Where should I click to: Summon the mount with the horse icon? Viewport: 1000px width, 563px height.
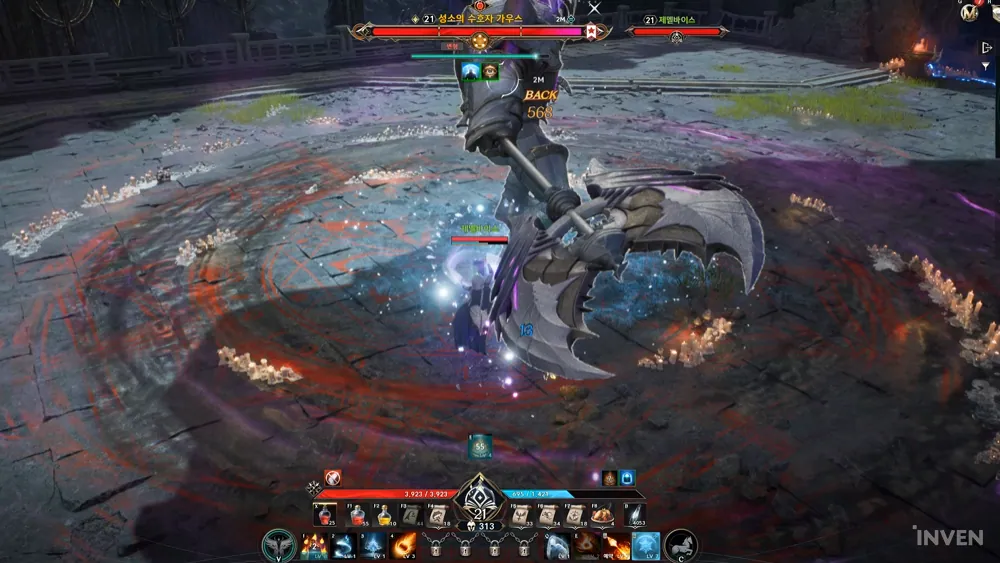[x=681, y=546]
